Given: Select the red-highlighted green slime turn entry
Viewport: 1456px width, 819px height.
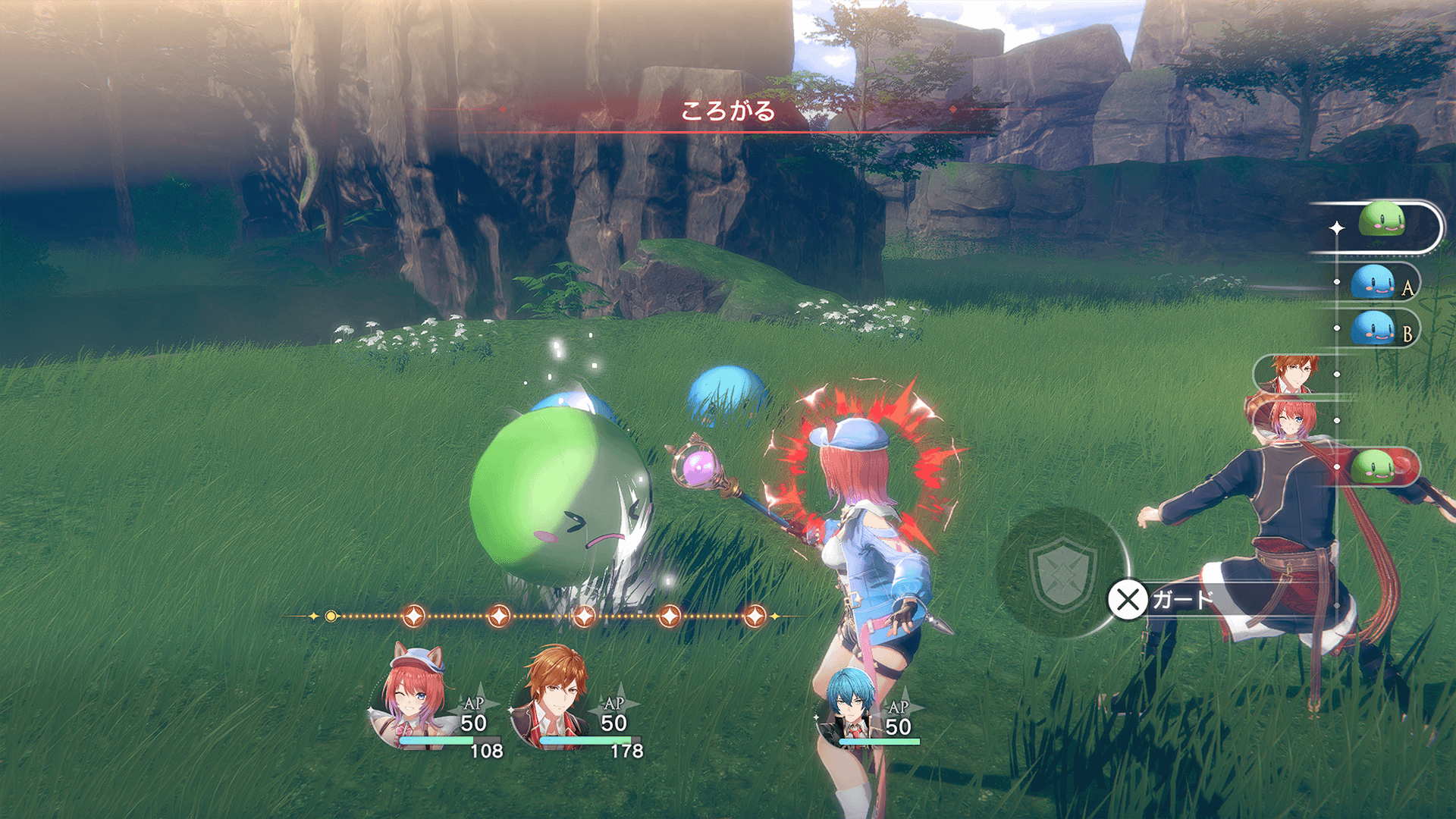Looking at the screenshot, I should (x=1374, y=466).
